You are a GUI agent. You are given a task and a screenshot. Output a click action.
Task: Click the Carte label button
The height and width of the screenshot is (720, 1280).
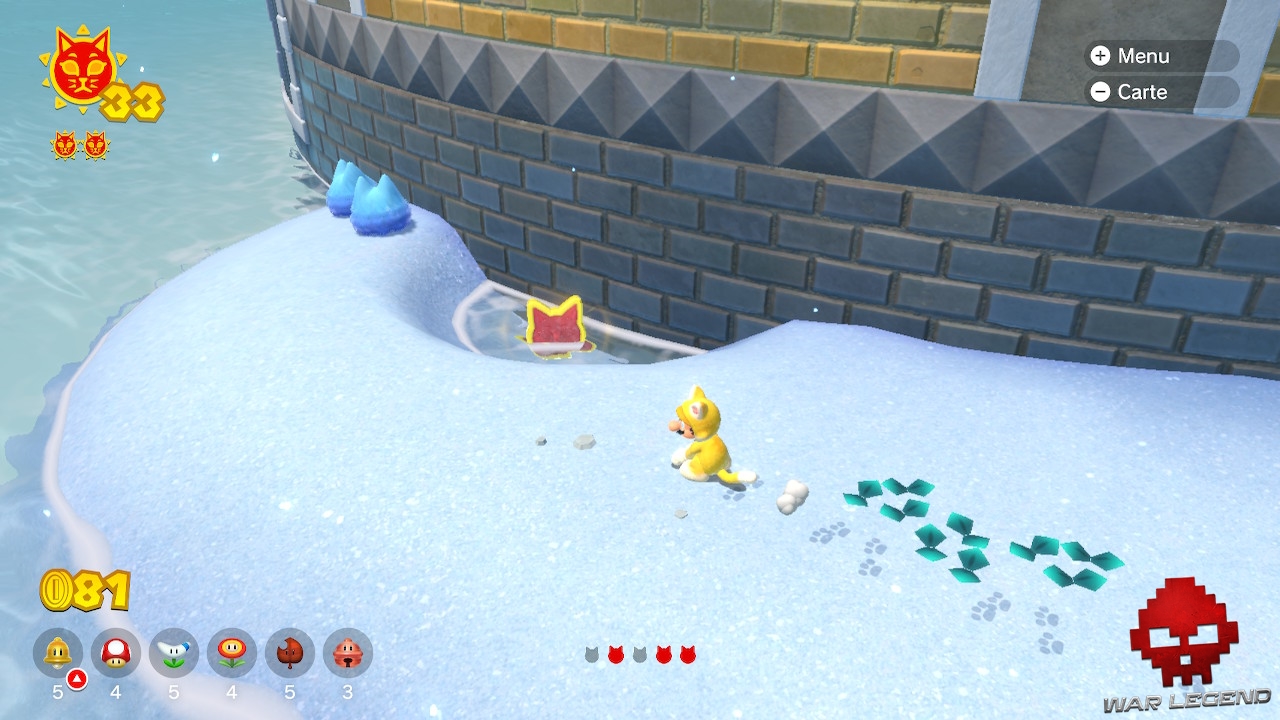[x=1143, y=92]
